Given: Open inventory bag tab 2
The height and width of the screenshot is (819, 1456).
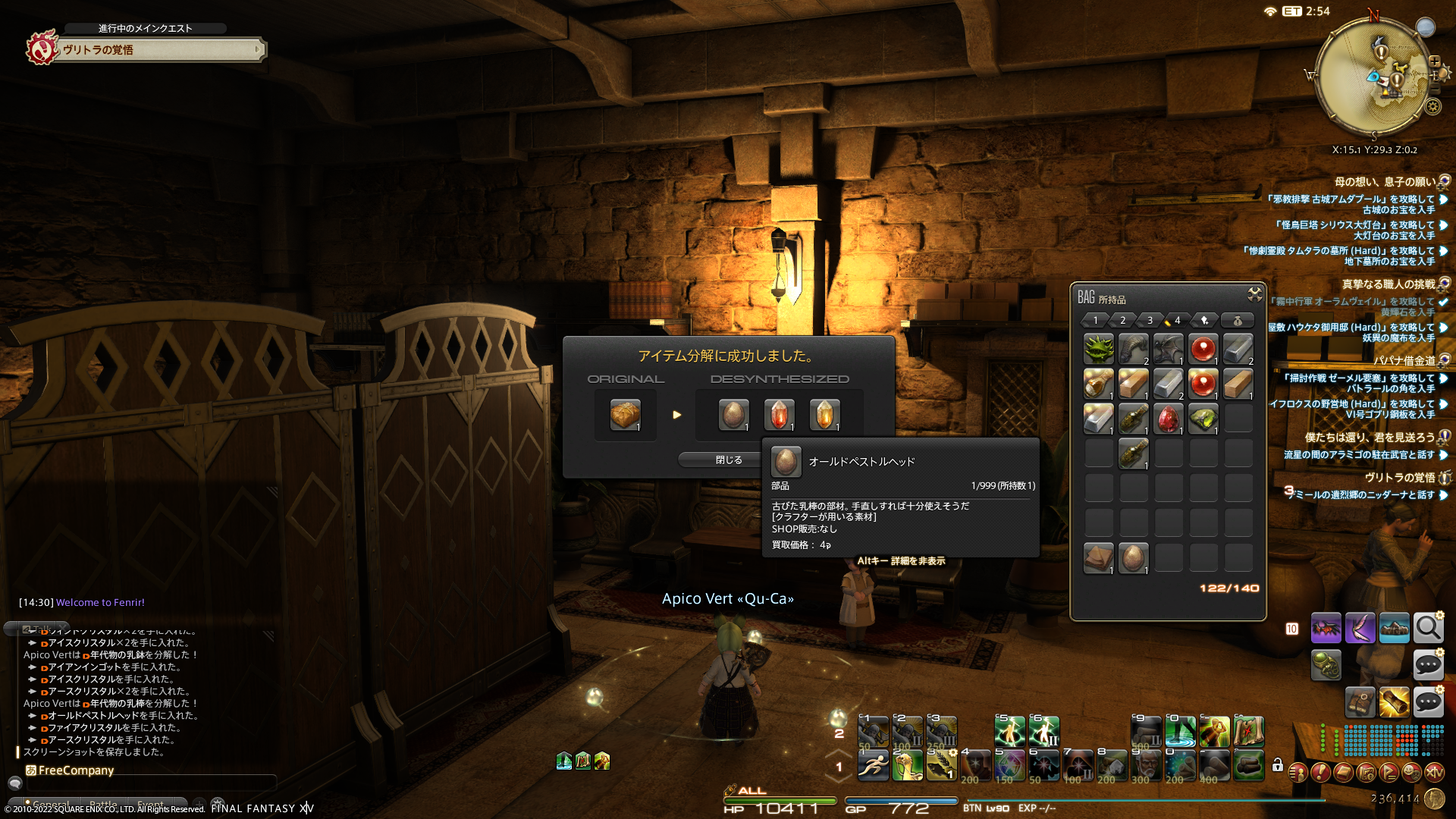Looking at the screenshot, I should pyautogui.click(x=1122, y=320).
